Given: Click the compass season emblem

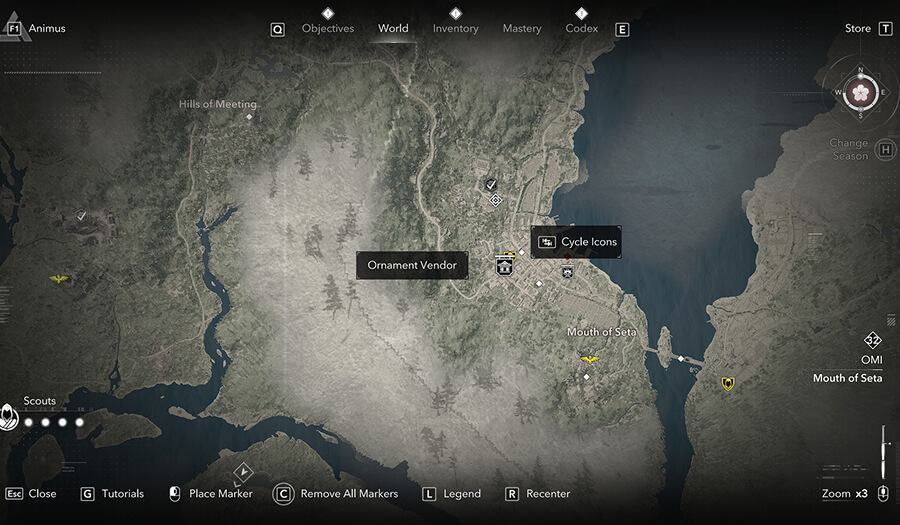Looking at the screenshot, I should 860,92.
